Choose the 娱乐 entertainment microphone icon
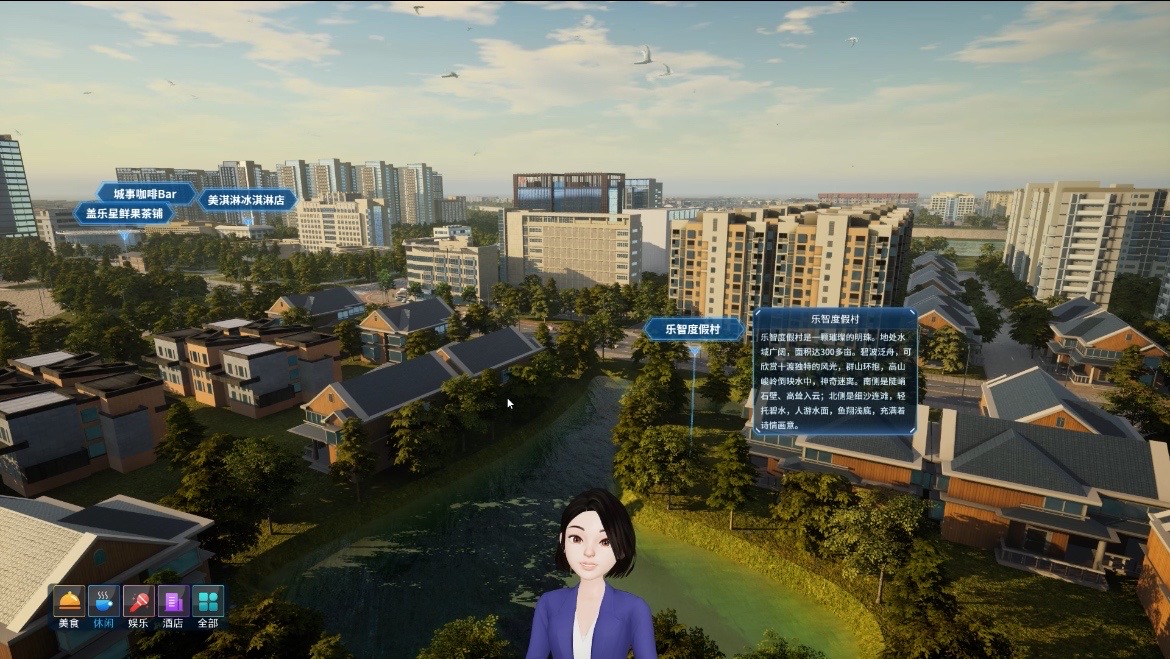 (x=138, y=601)
